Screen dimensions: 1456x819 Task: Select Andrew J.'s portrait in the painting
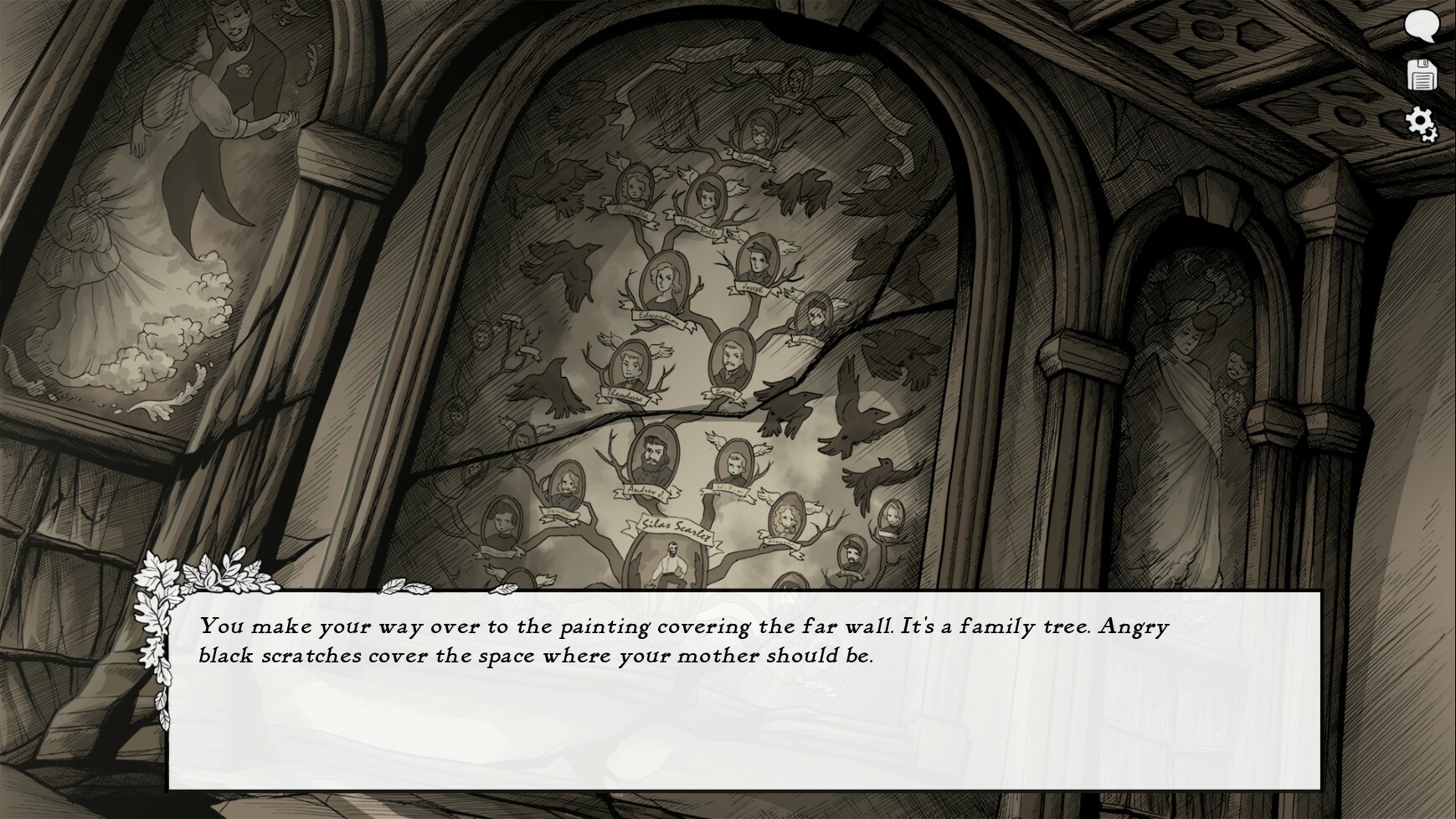click(x=652, y=456)
